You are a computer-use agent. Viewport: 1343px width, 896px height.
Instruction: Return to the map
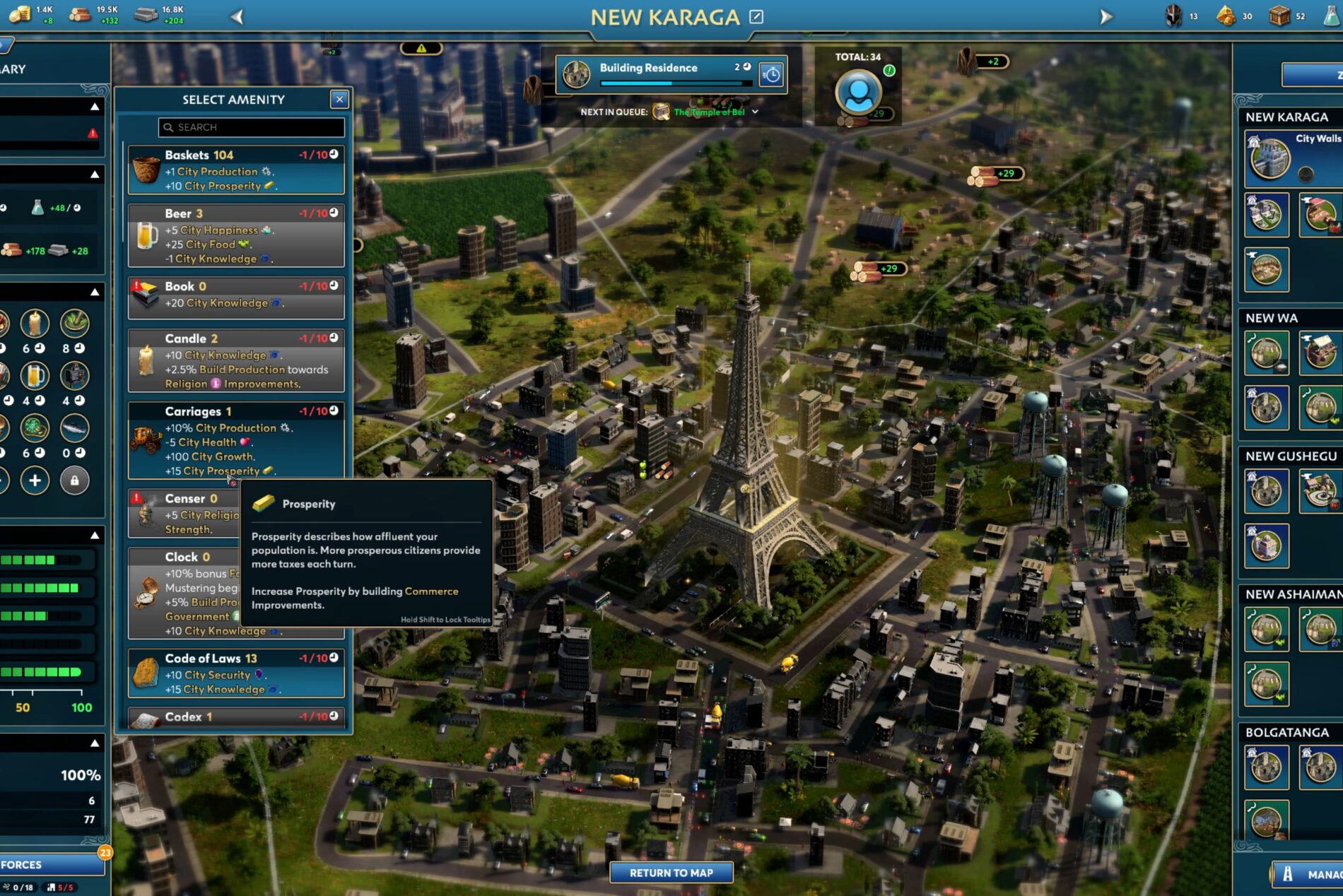pyautogui.click(x=671, y=873)
